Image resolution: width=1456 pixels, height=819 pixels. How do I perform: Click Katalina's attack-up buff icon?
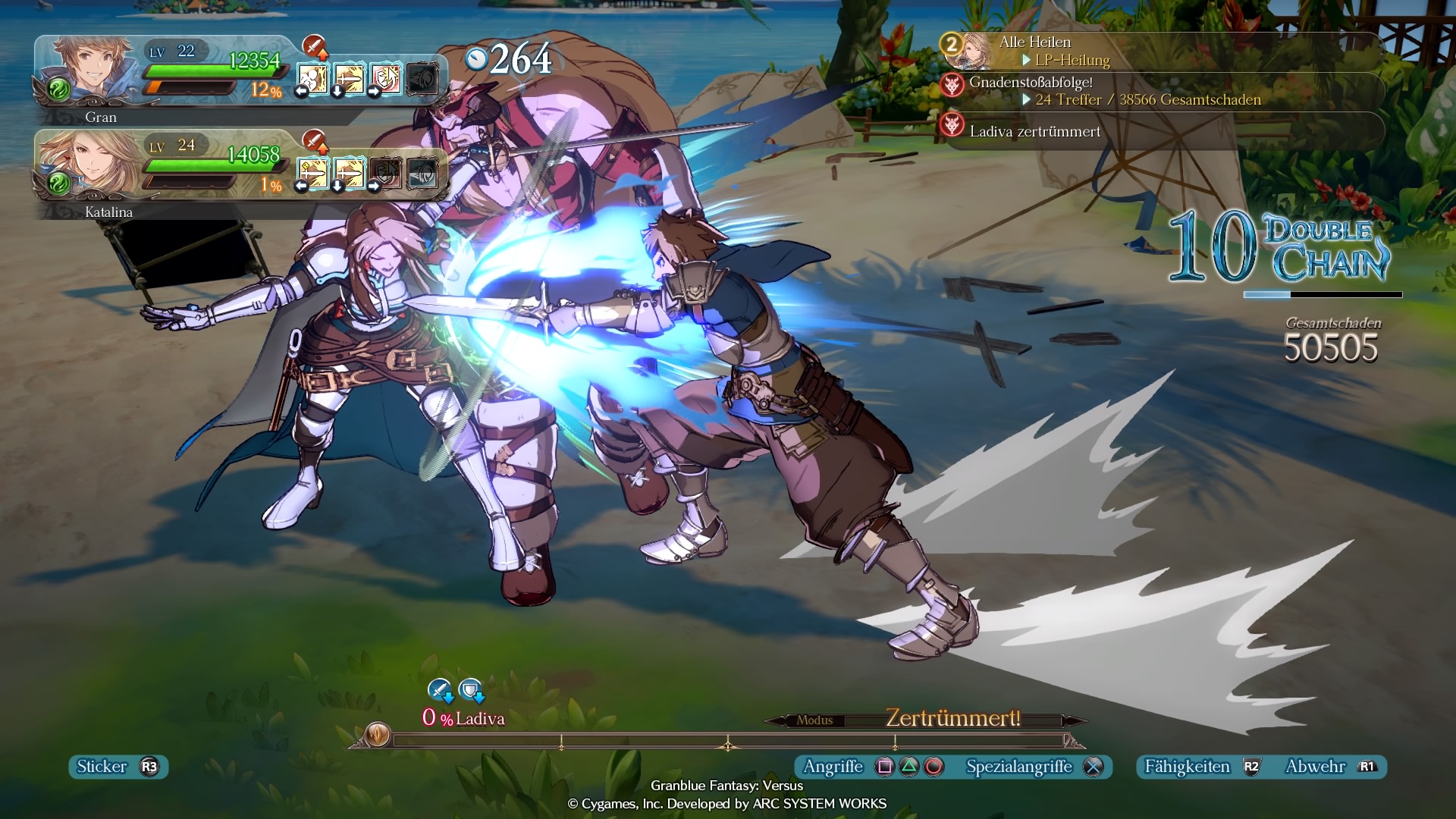click(314, 141)
